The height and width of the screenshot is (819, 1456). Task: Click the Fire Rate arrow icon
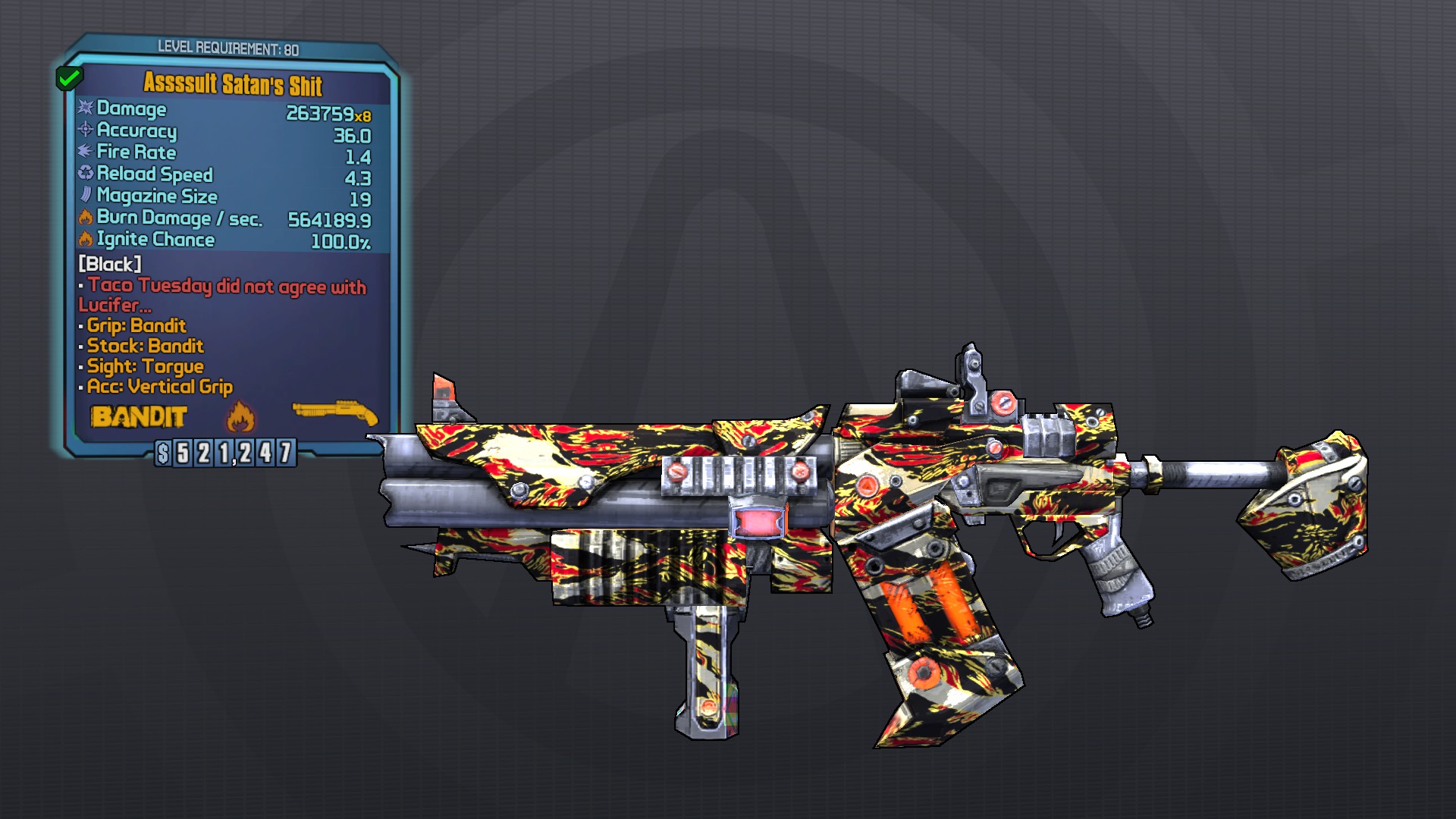click(x=83, y=153)
